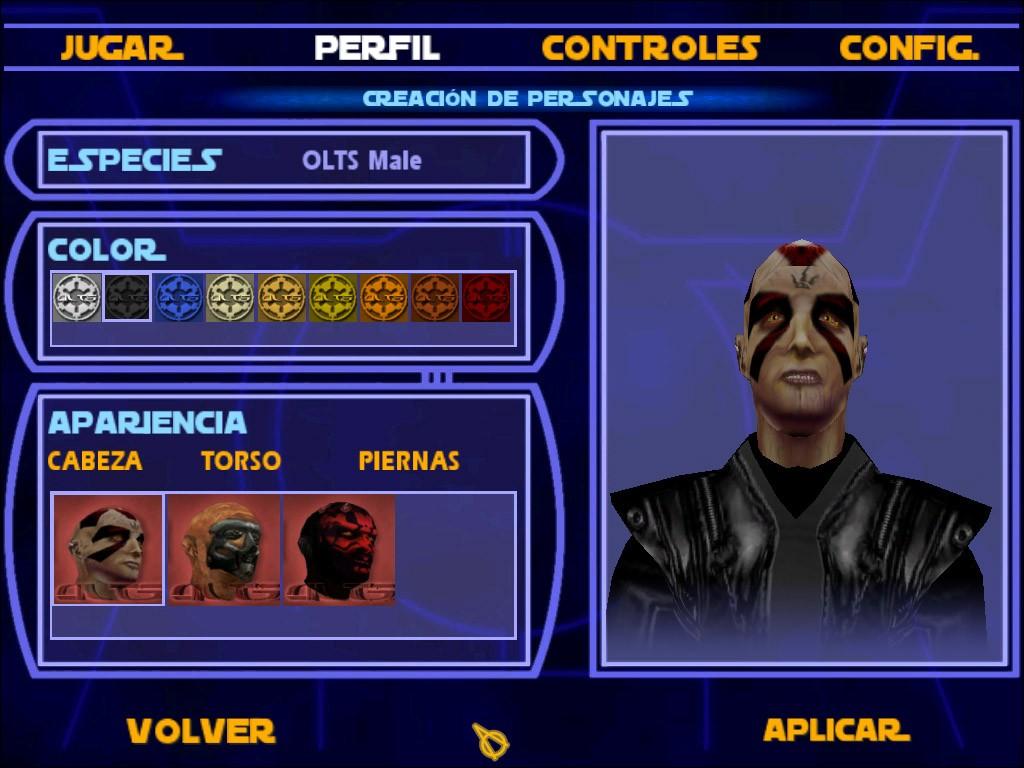Switch to the CABEZA appearance category
The height and width of the screenshot is (768, 1024).
coord(95,461)
